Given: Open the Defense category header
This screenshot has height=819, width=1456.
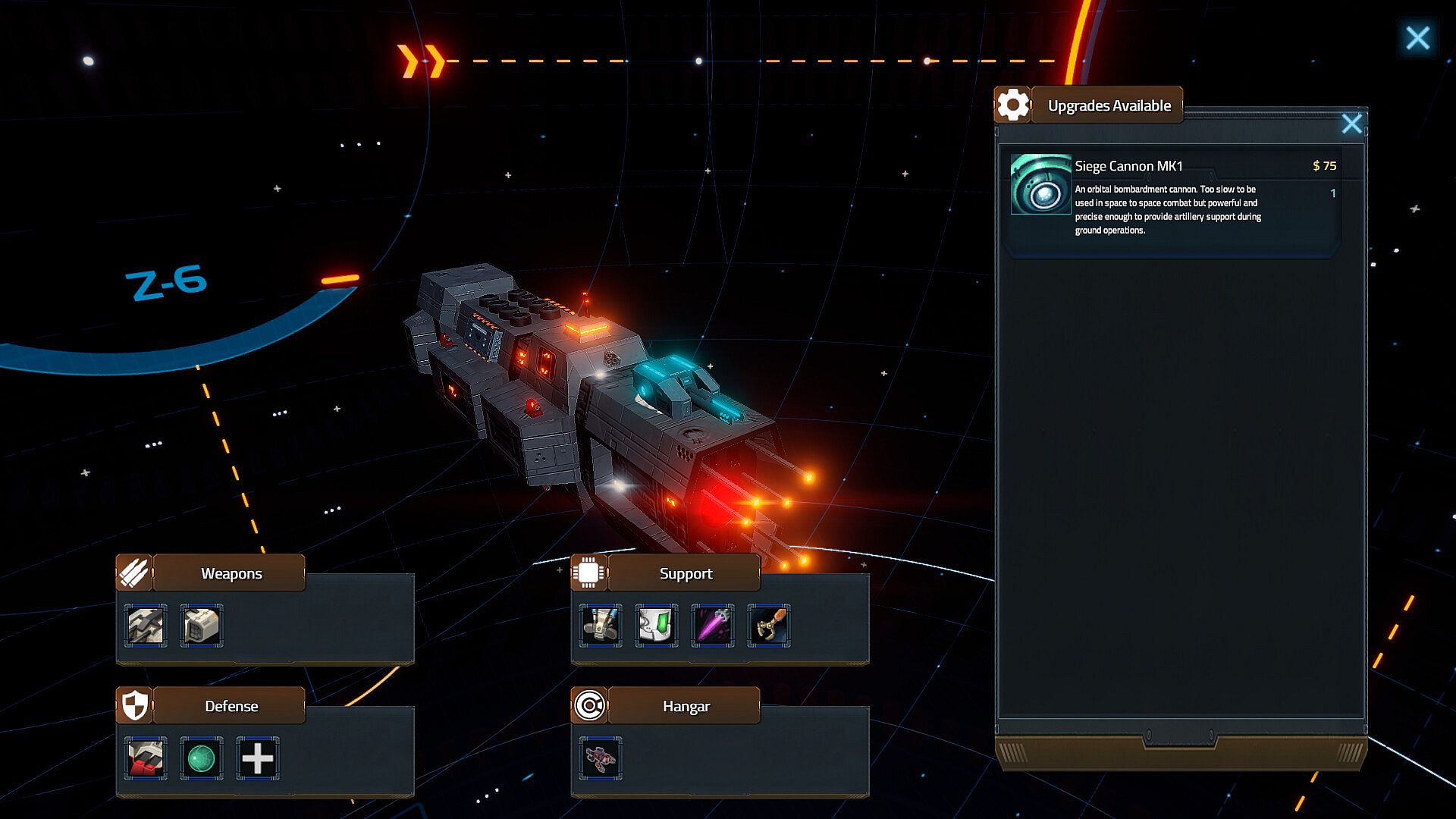Looking at the screenshot, I should click(x=231, y=706).
